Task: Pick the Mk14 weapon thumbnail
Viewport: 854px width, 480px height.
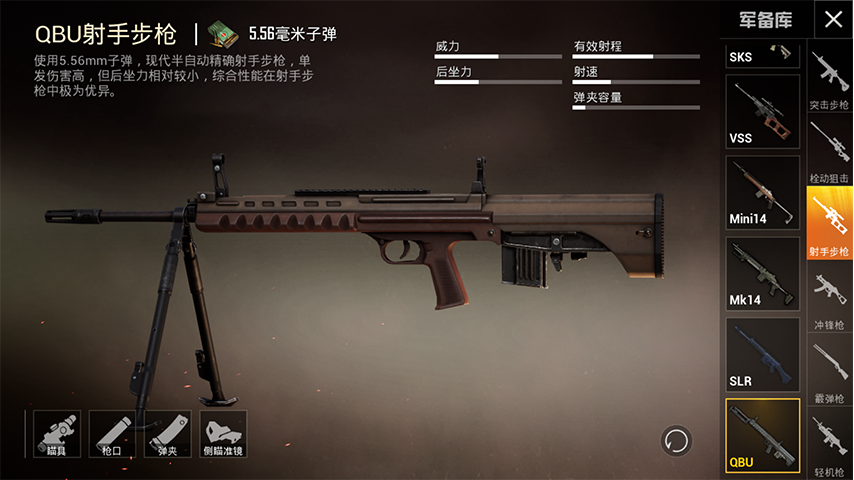Action: point(762,273)
